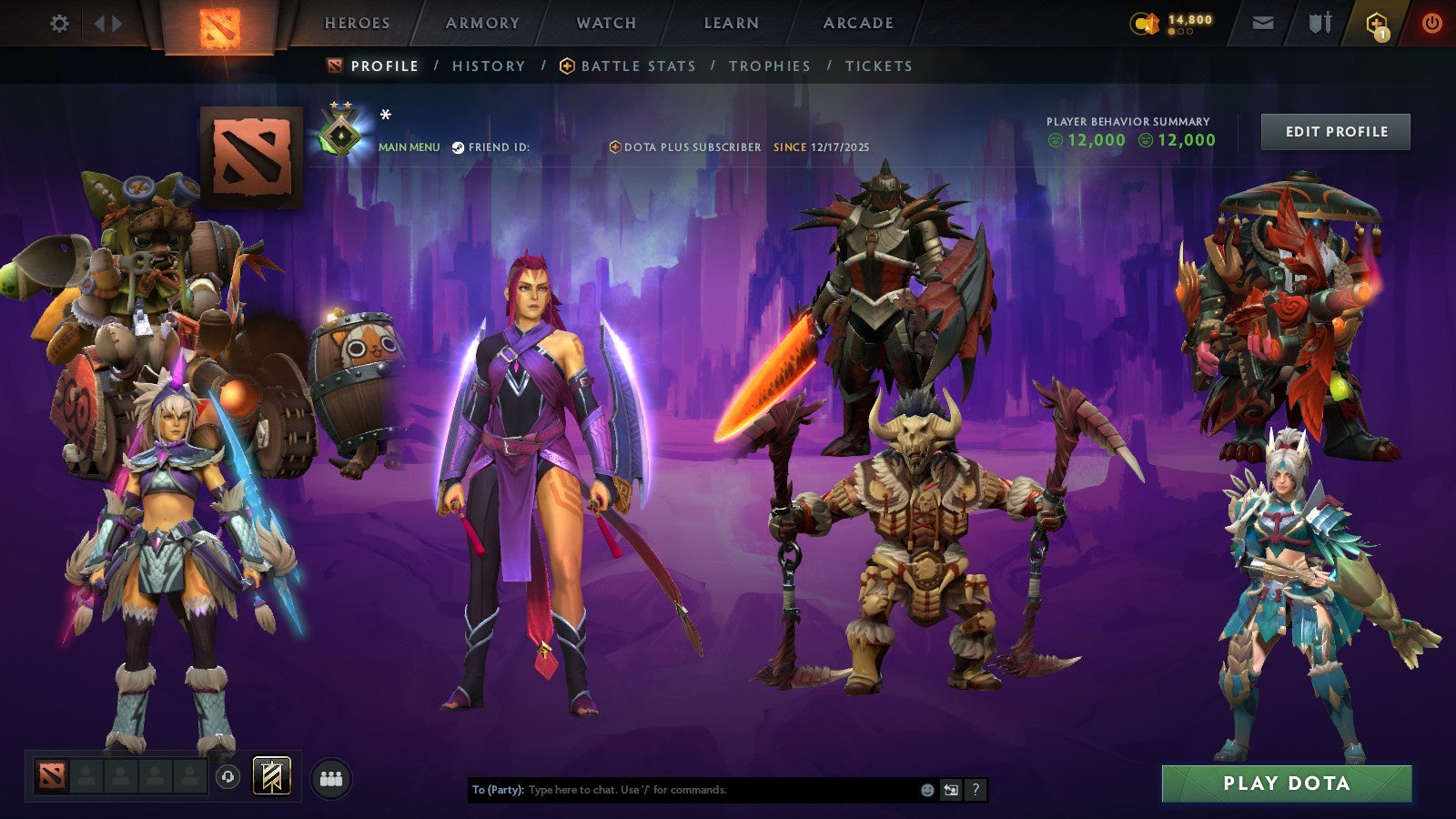The image size is (1456, 819).
Task: Switch to the HISTORY tab
Action: 488,66
